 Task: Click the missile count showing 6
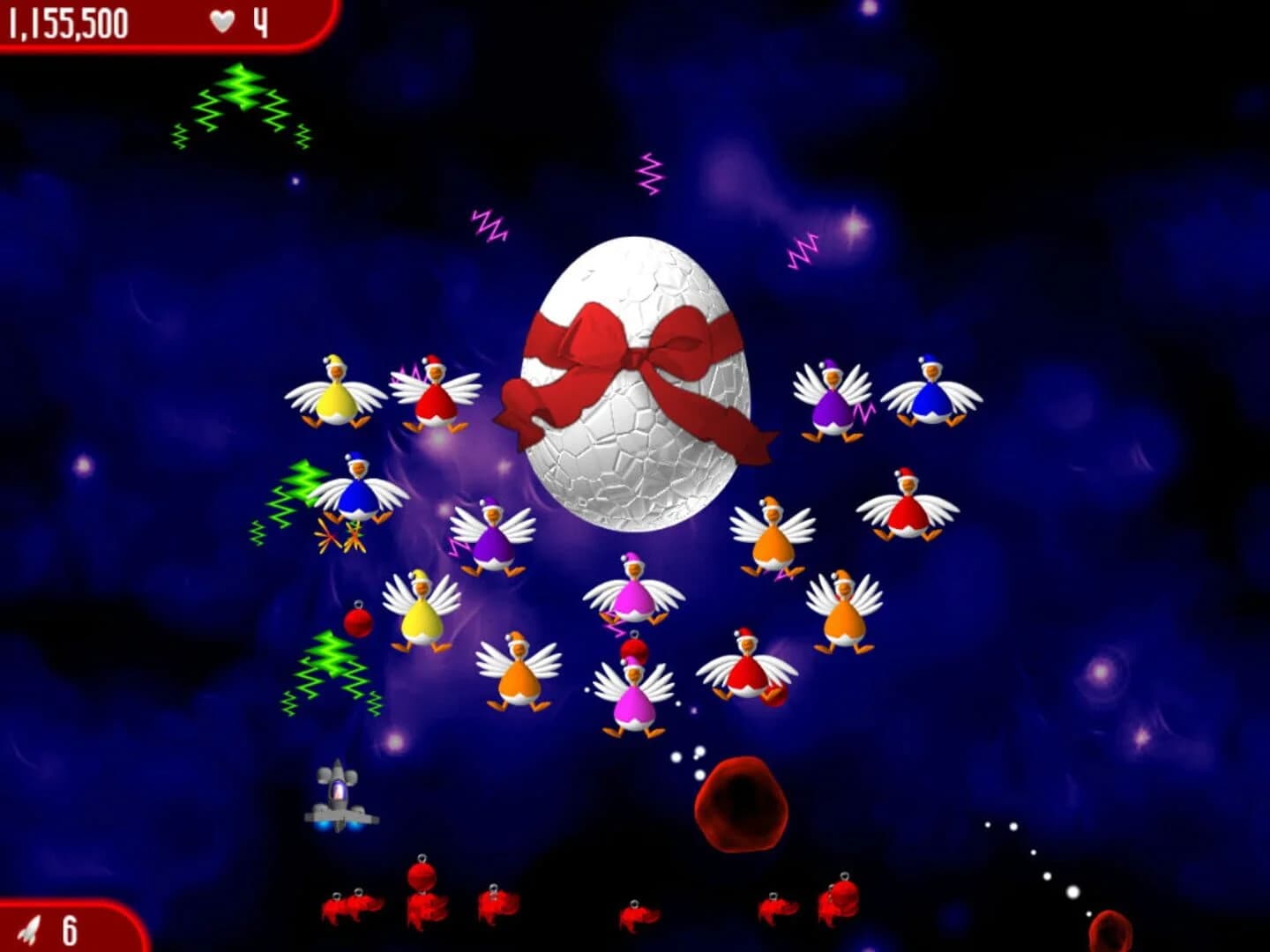[x=69, y=926]
